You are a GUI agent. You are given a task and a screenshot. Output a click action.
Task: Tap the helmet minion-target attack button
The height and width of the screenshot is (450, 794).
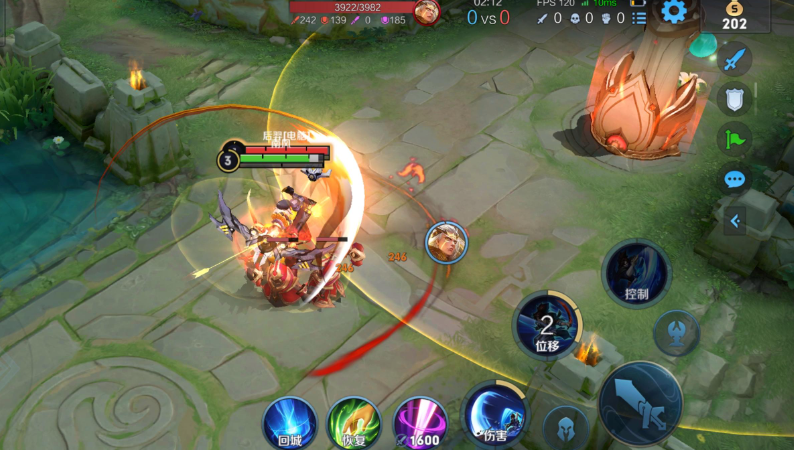coord(566,427)
